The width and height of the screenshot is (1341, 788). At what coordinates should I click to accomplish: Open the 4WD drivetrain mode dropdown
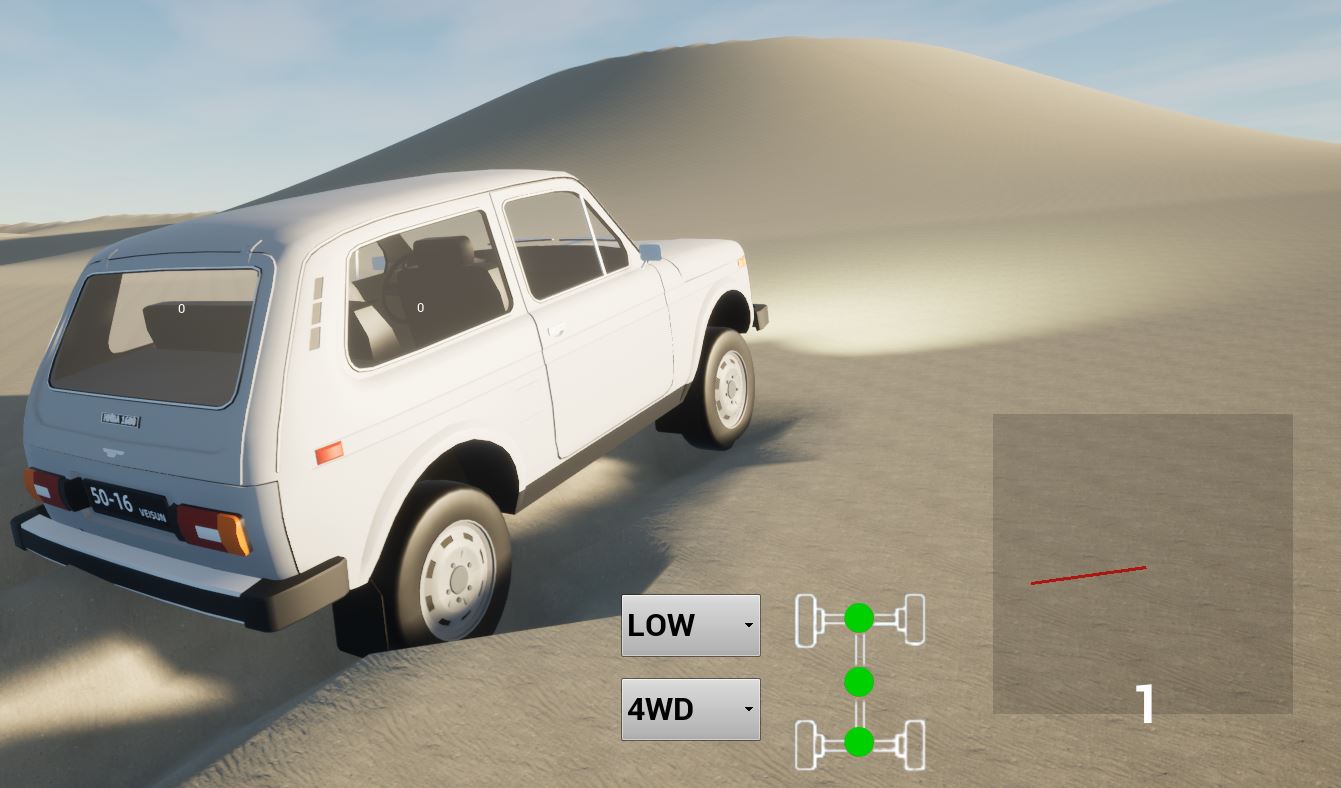coord(690,709)
